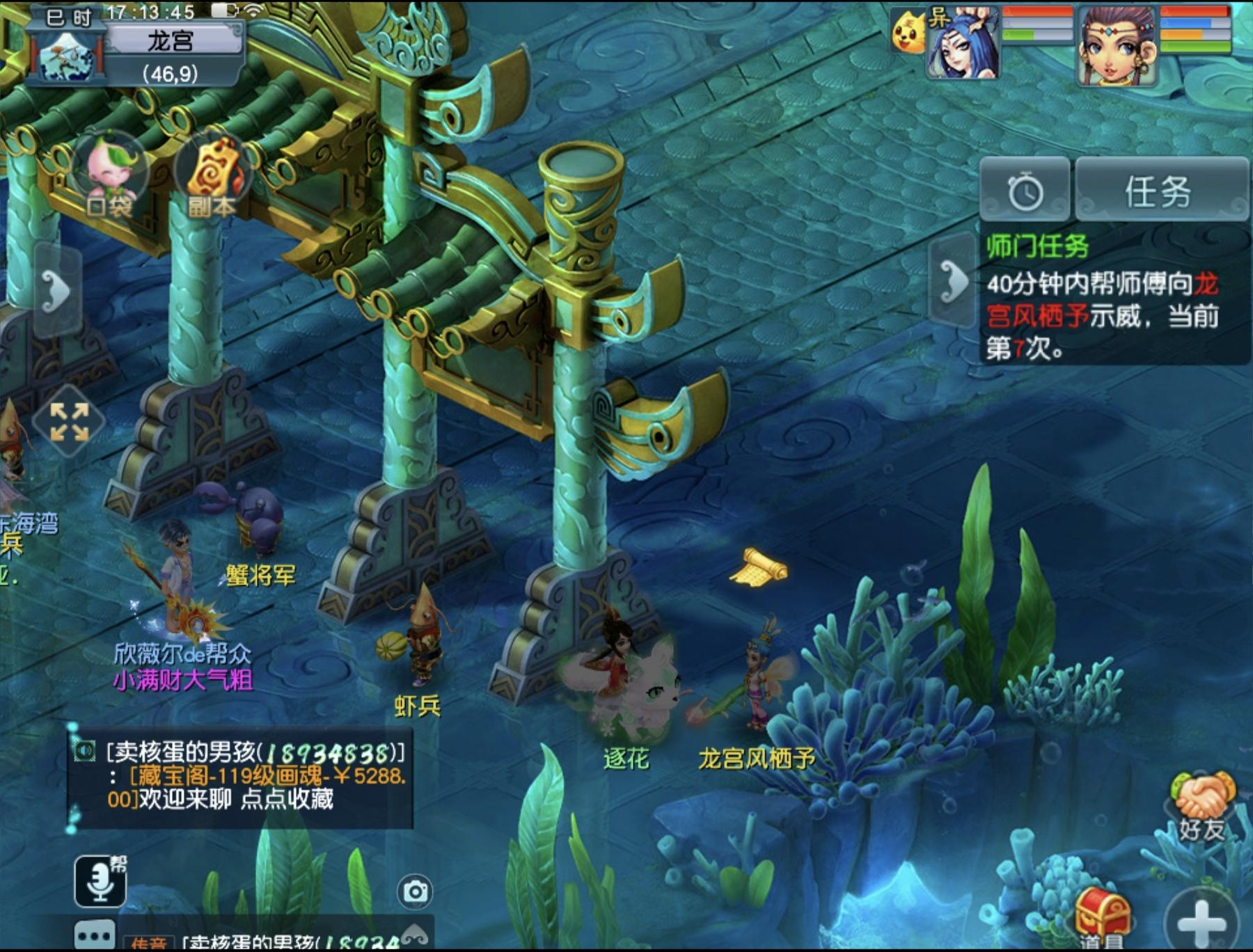Collapse the quest tracker with its arrow
The image size is (1253, 952).
(953, 281)
